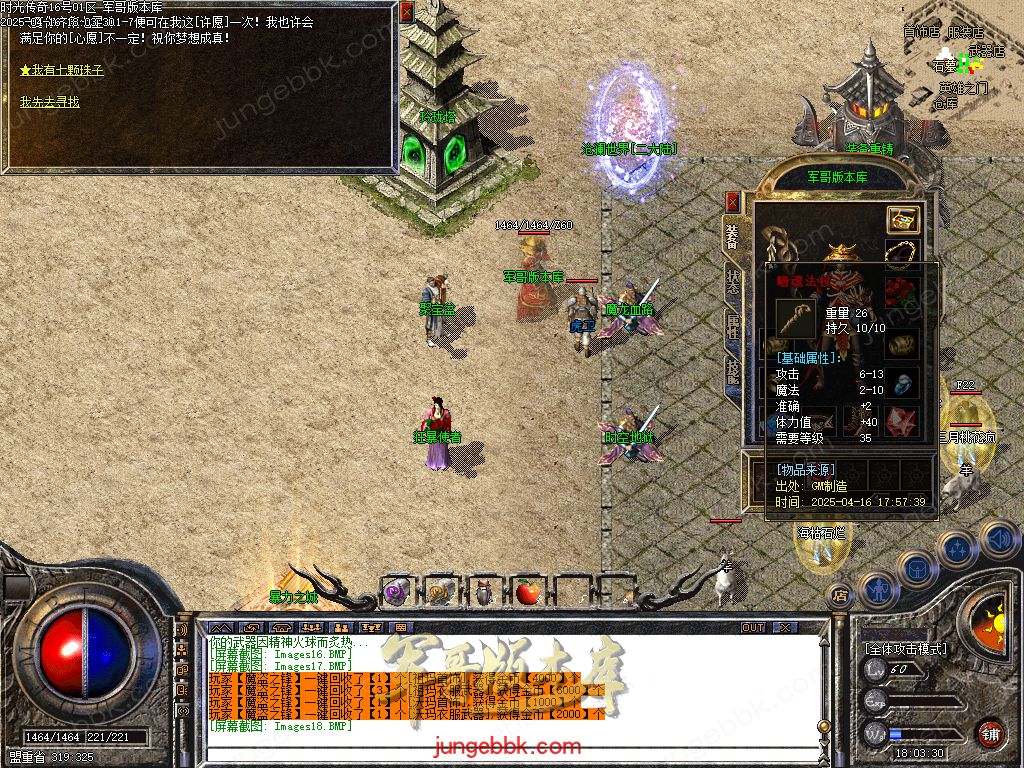Open the bag round button
This screenshot has height=768, width=1024.
(916, 569)
